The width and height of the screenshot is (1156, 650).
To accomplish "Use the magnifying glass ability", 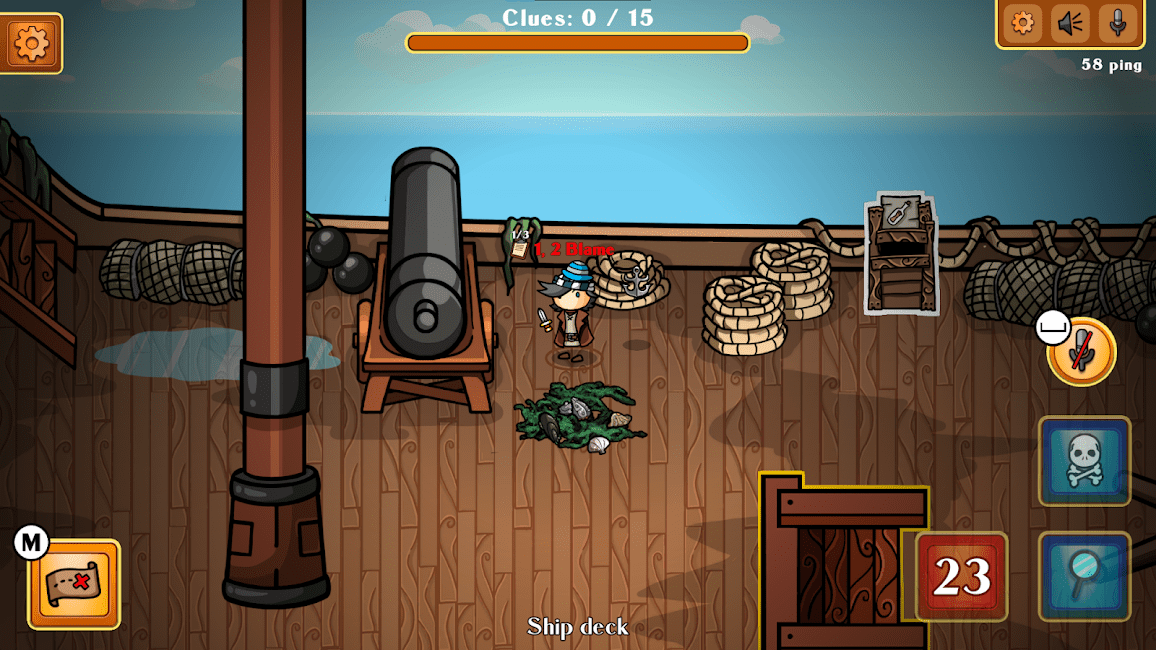I will pyautogui.click(x=1084, y=577).
